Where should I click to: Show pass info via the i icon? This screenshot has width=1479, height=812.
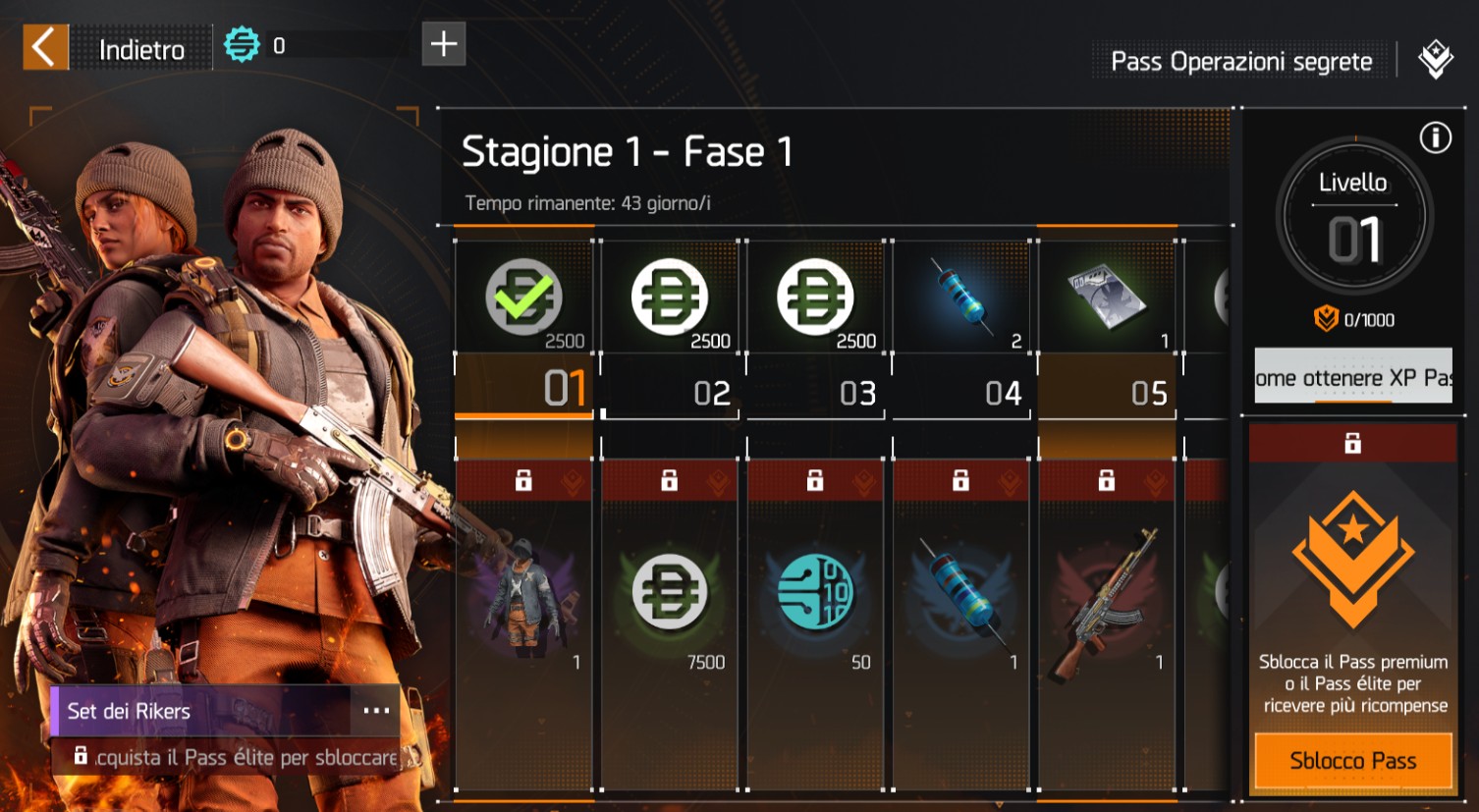click(1435, 138)
